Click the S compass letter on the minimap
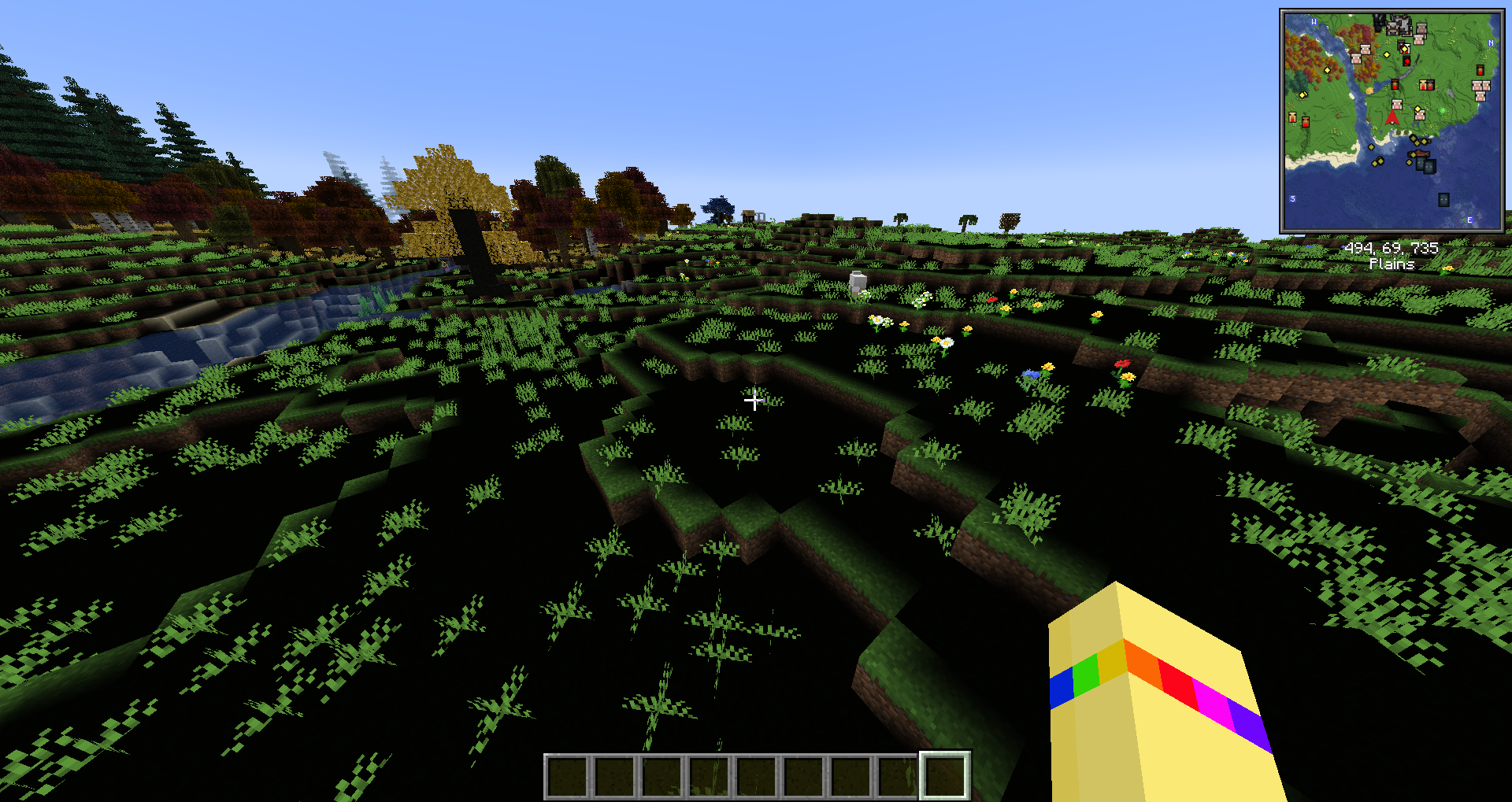 coord(1292,198)
